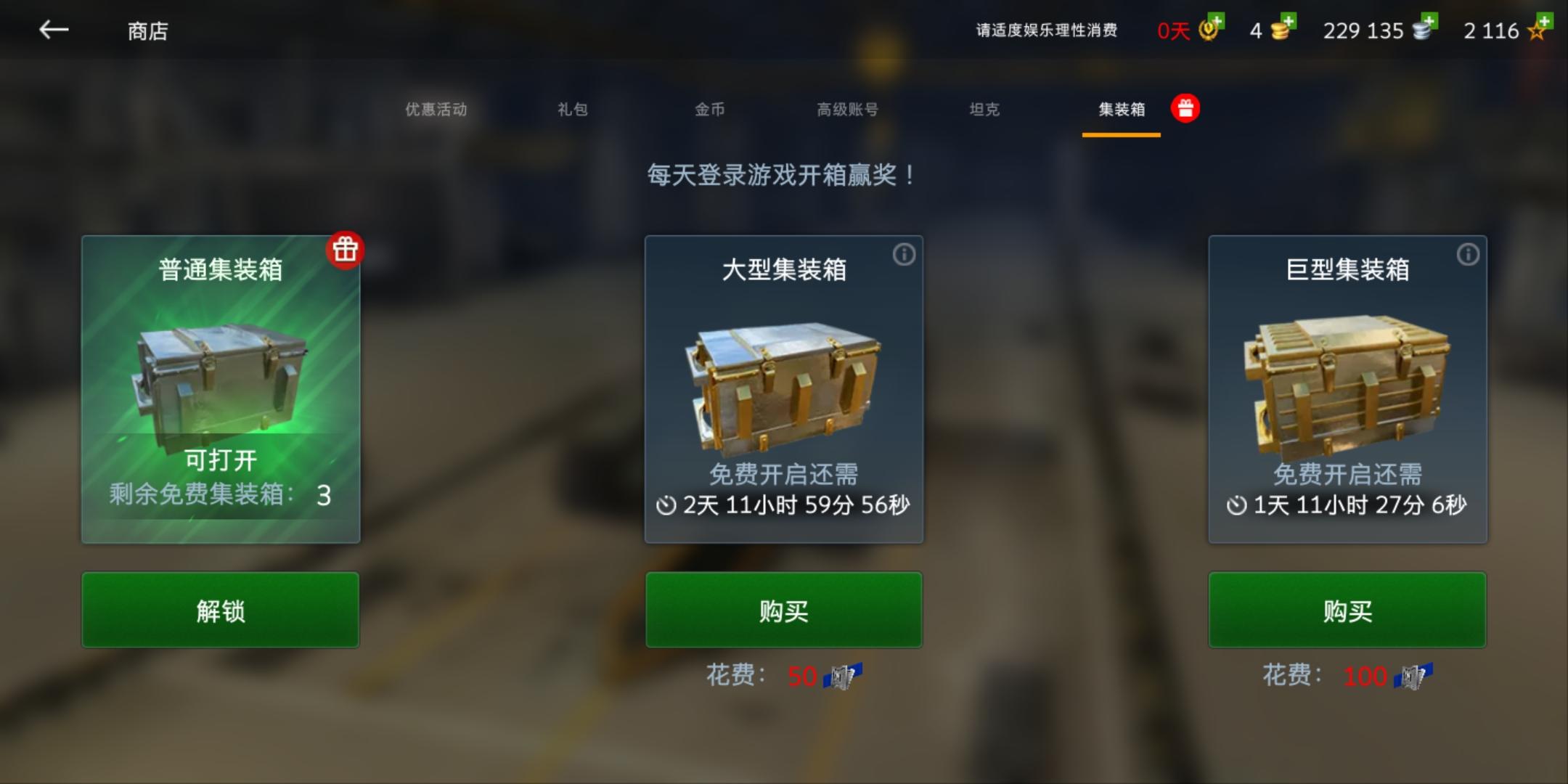Switch to the 高级账号 tab
This screenshot has width=1568, height=784.
coord(847,109)
